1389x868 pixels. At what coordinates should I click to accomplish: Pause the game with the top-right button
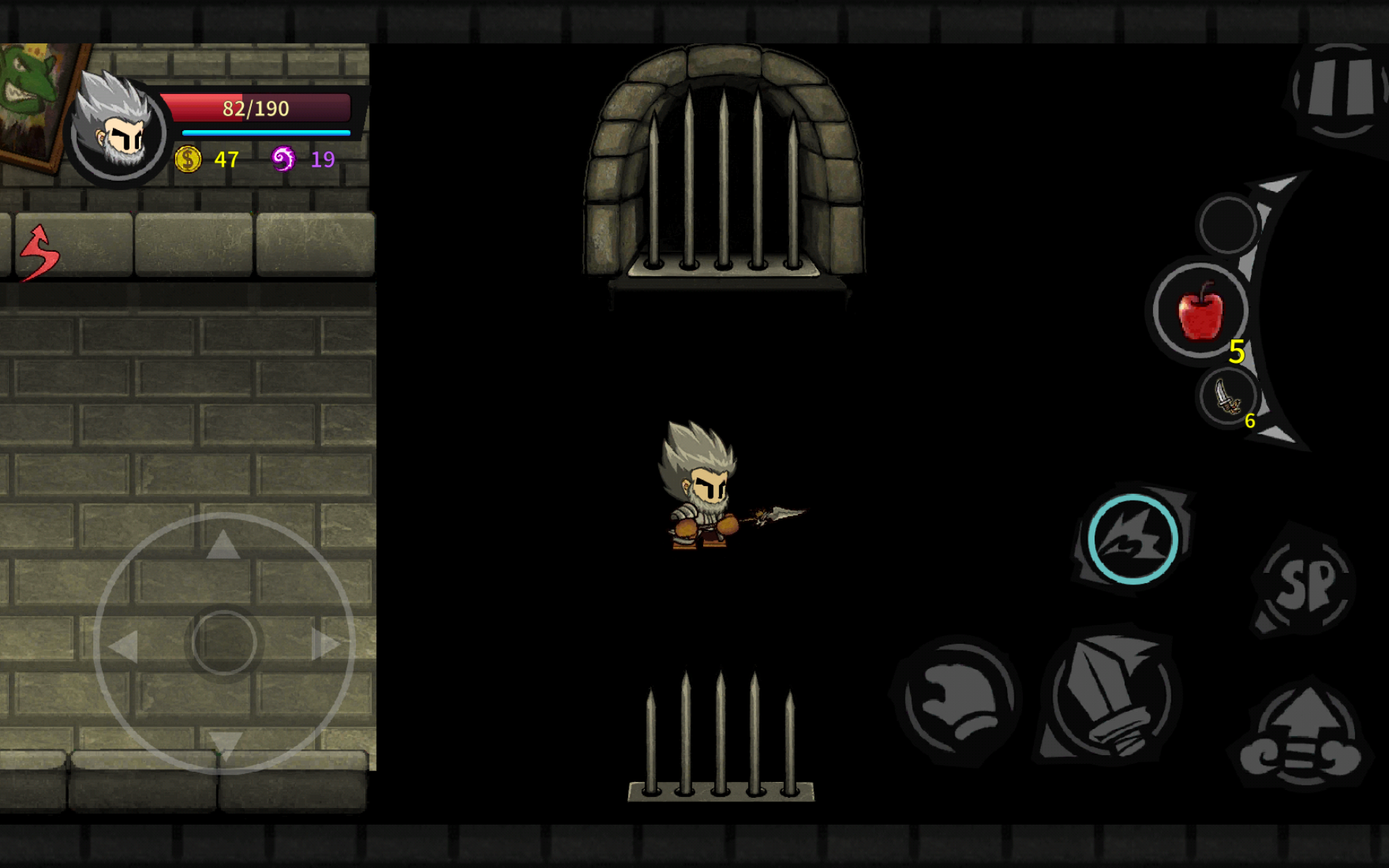(x=1341, y=90)
